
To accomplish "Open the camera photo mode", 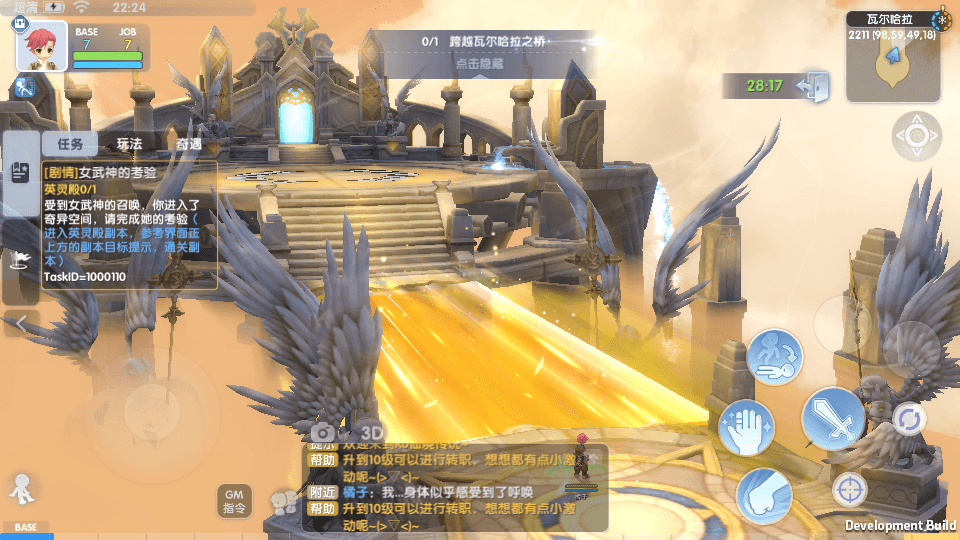I will (322, 430).
